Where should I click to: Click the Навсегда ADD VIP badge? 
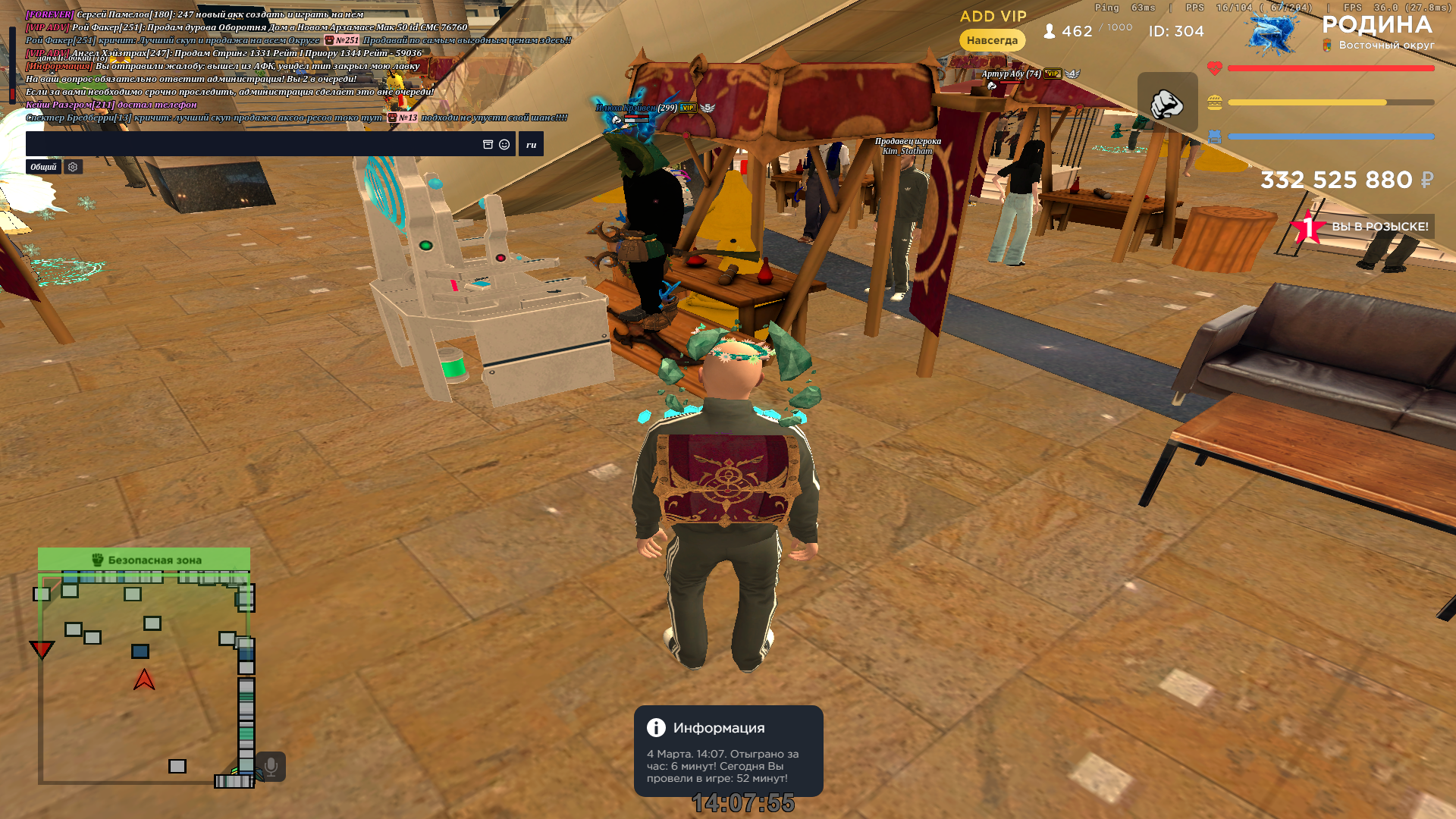[x=992, y=40]
